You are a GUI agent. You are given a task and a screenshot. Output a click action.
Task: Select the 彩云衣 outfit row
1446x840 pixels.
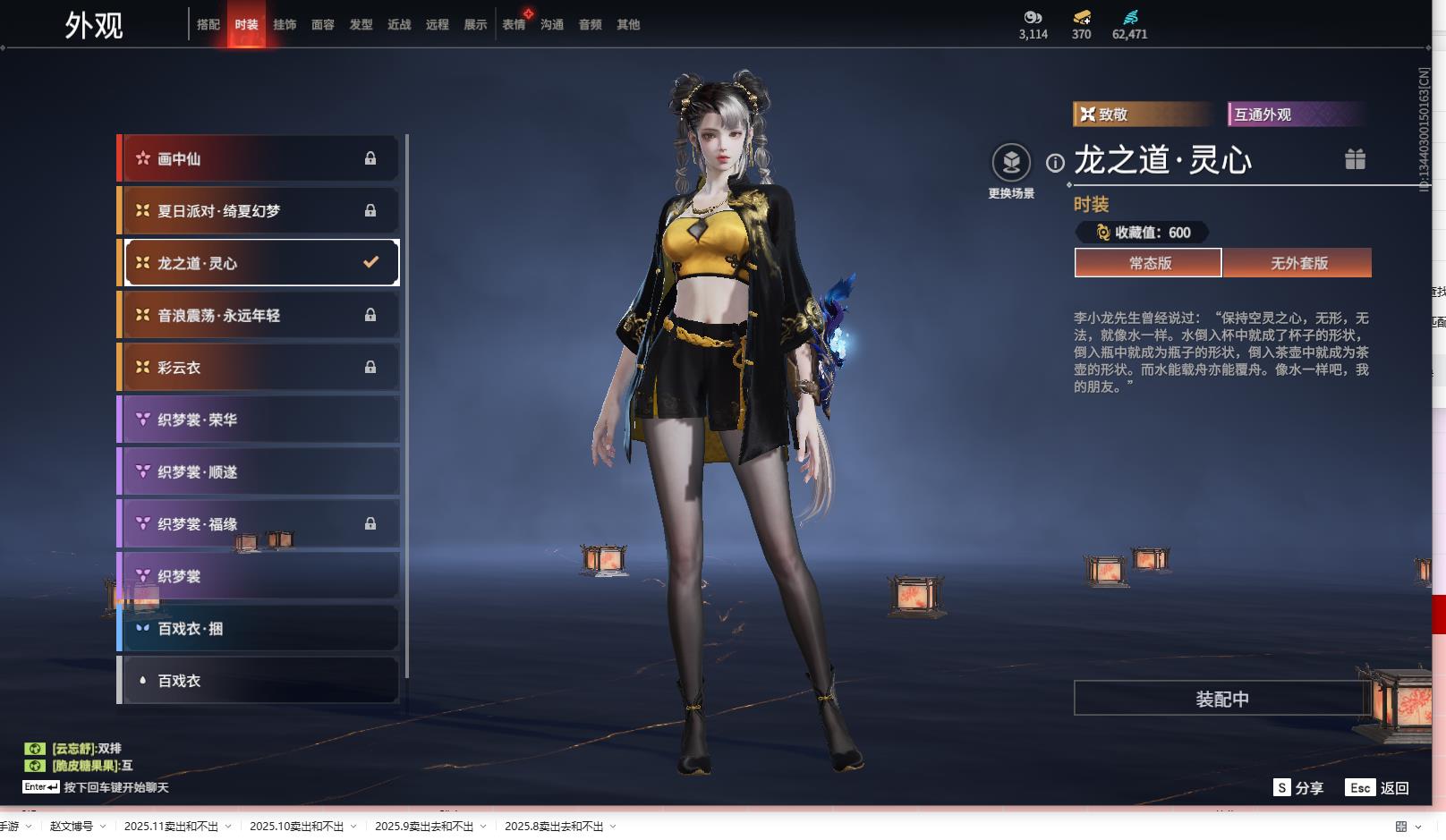[x=259, y=368]
